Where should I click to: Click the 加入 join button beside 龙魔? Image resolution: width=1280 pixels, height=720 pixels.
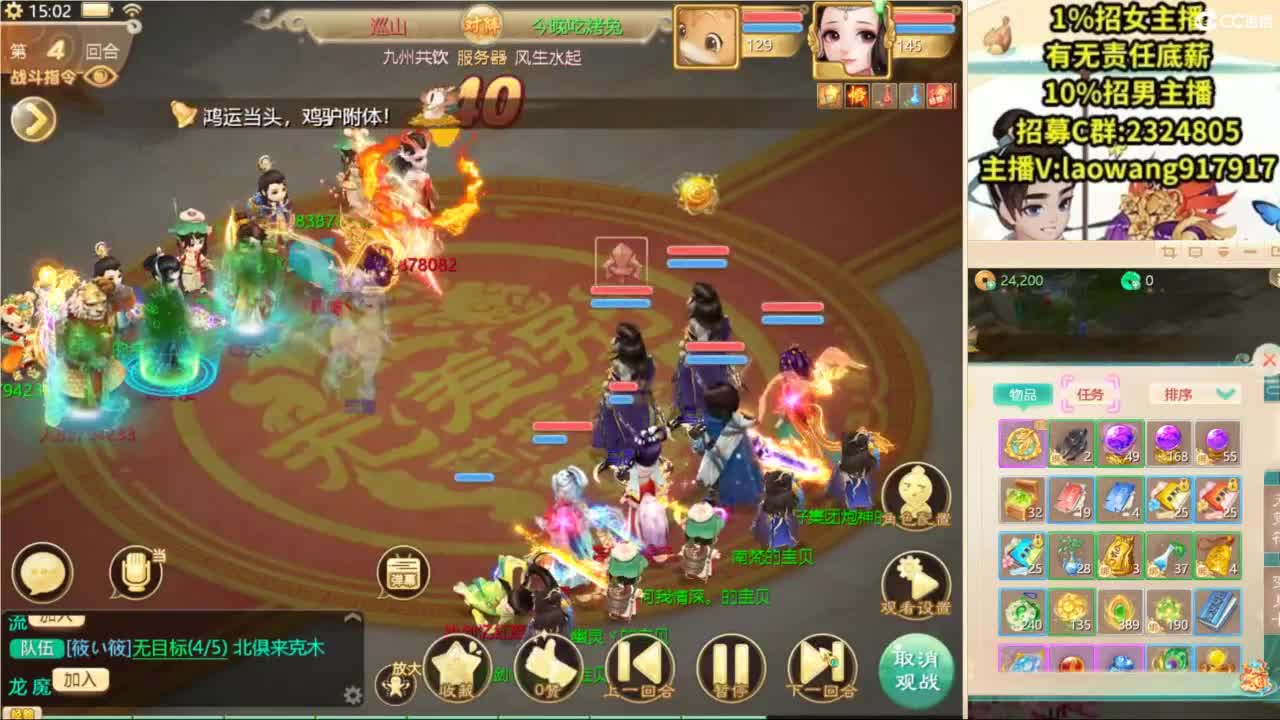click(x=80, y=679)
